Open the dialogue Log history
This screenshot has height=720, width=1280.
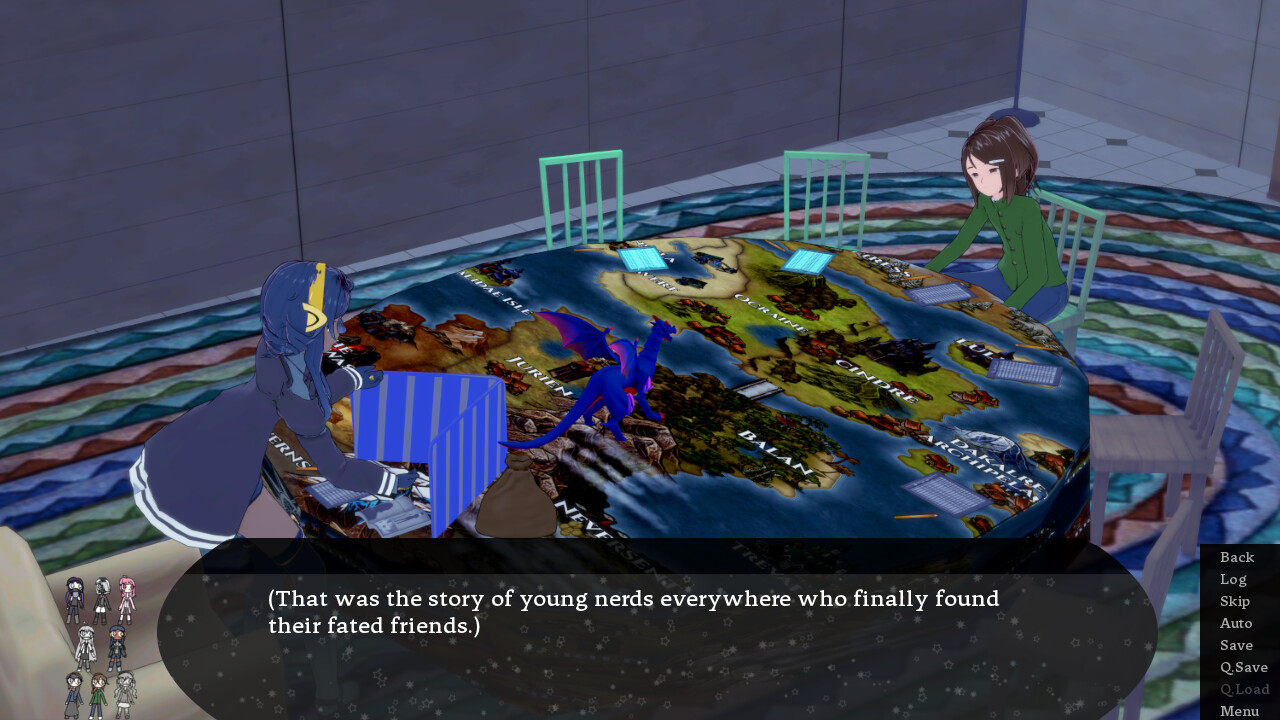tap(1233, 579)
